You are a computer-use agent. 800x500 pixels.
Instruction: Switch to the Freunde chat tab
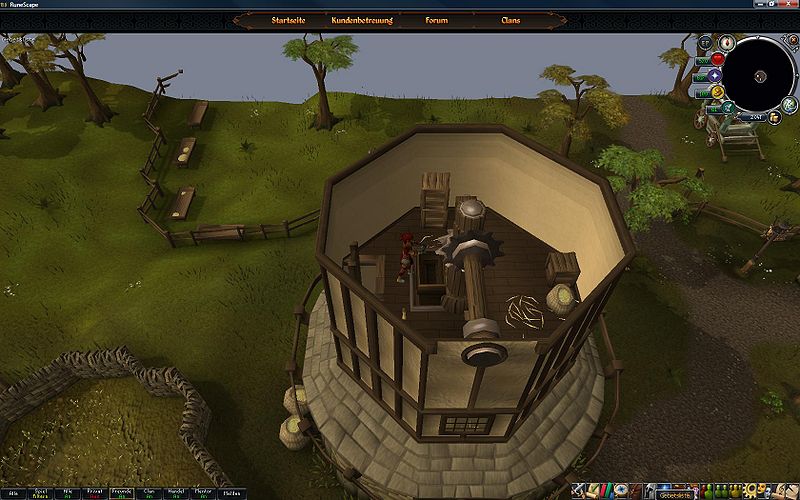(x=121, y=492)
